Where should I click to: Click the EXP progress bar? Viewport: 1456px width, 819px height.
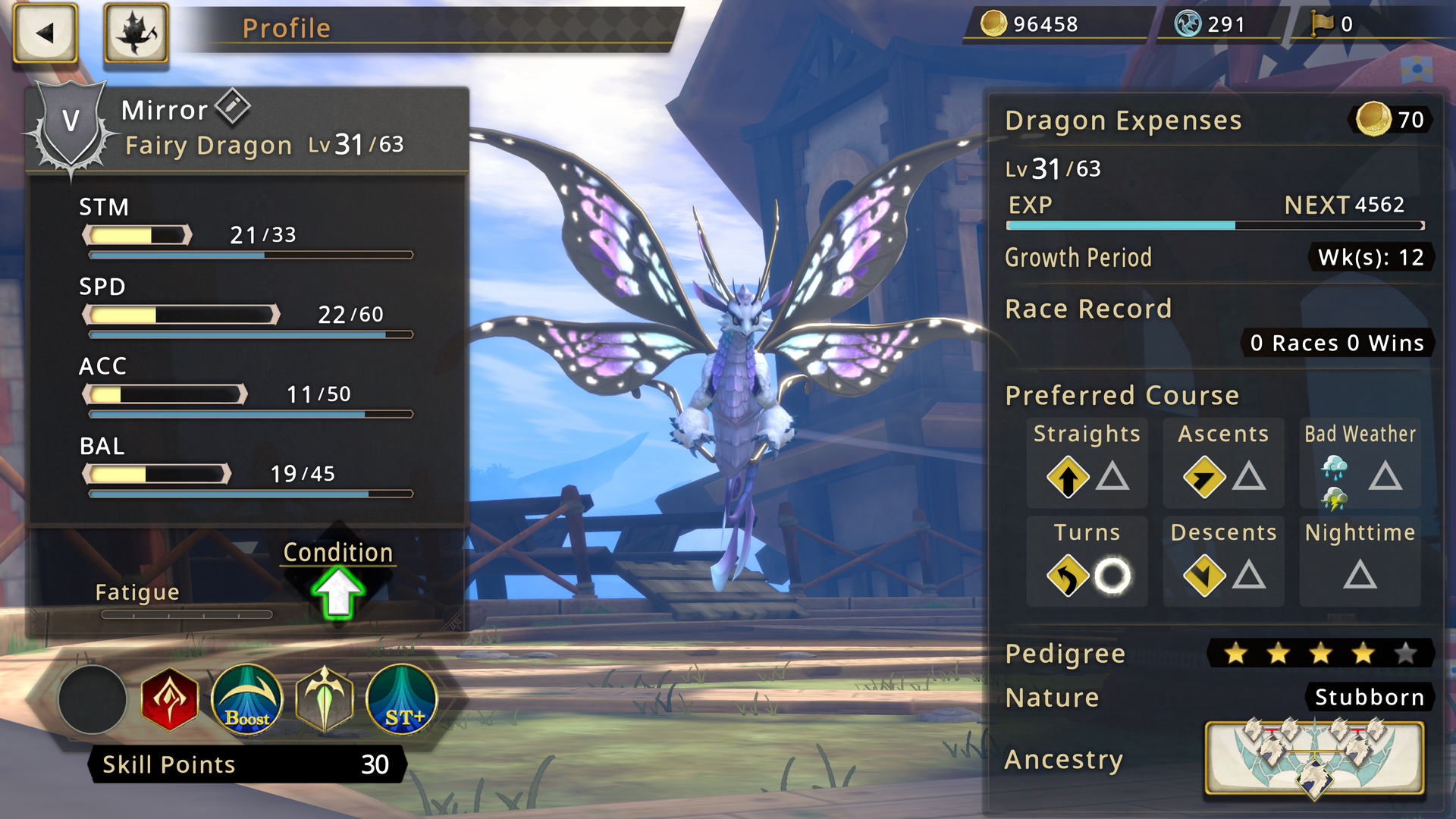point(1213,225)
